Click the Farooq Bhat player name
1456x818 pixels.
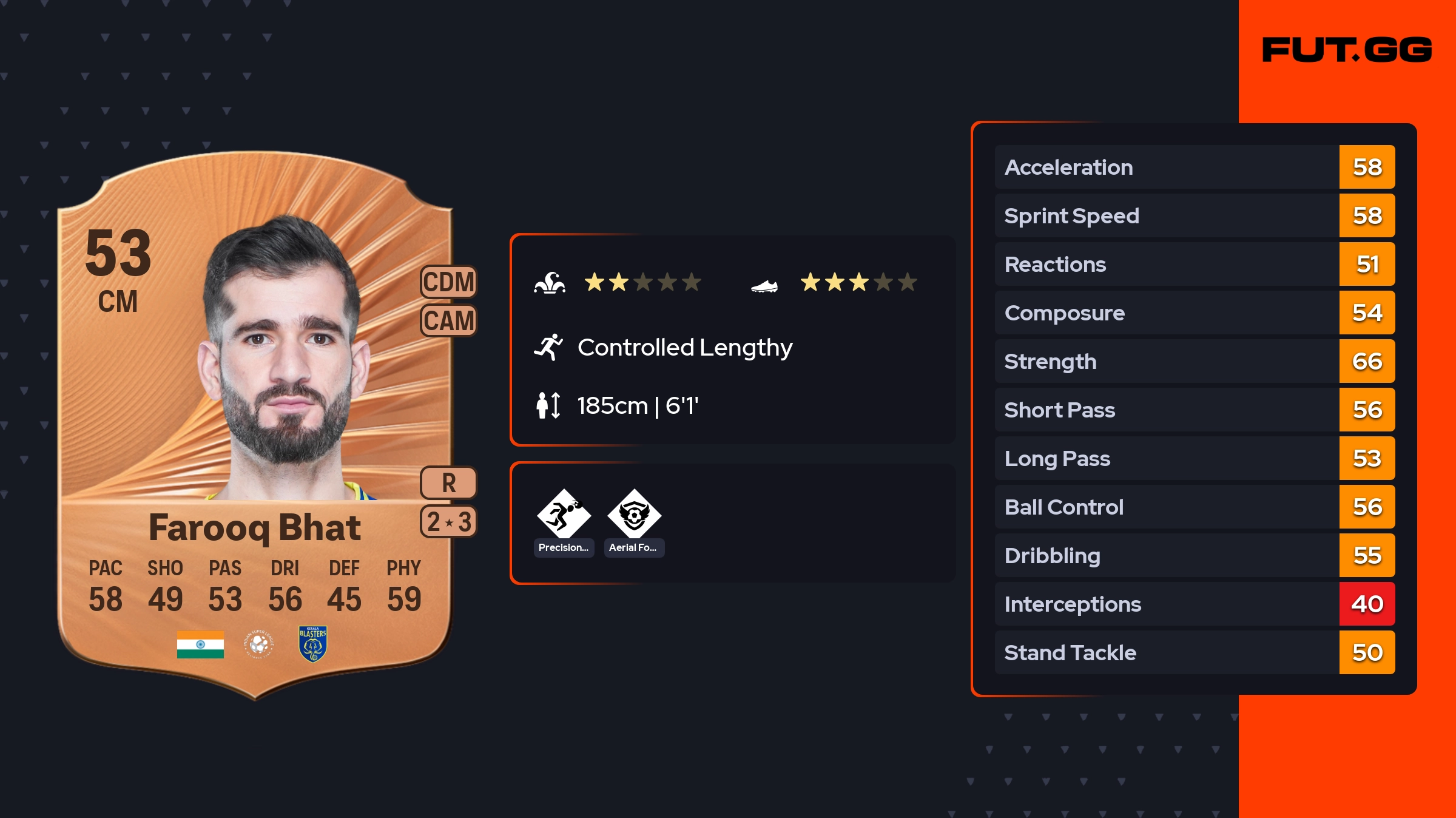click(255, 527)
